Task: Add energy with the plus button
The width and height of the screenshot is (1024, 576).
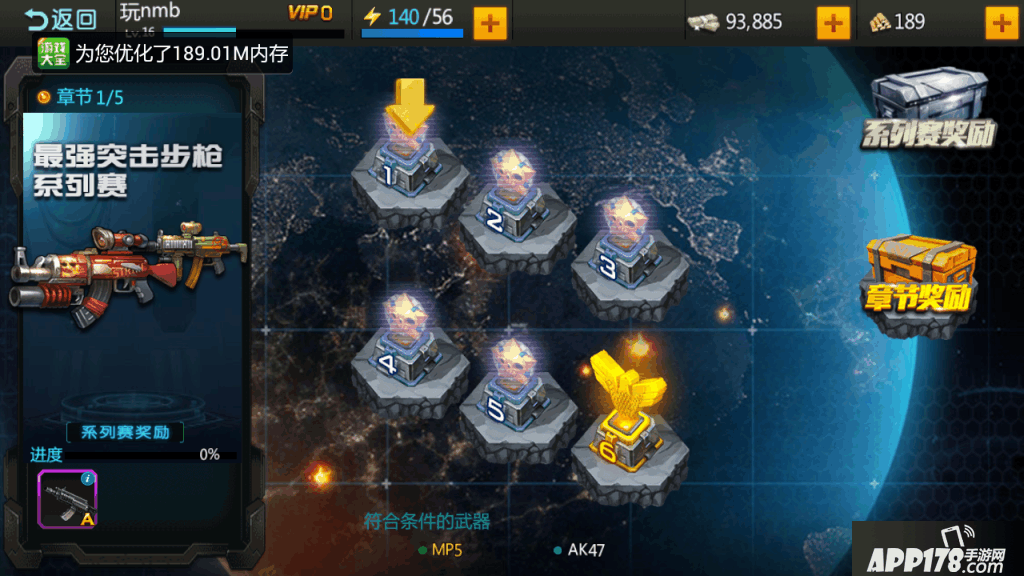Action: [x=489, y=22]
